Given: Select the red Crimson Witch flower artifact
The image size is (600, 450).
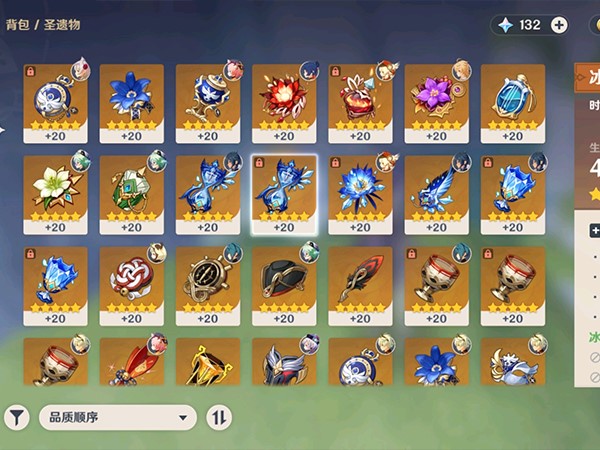Looking at the screenshot, I should point(283,98).
